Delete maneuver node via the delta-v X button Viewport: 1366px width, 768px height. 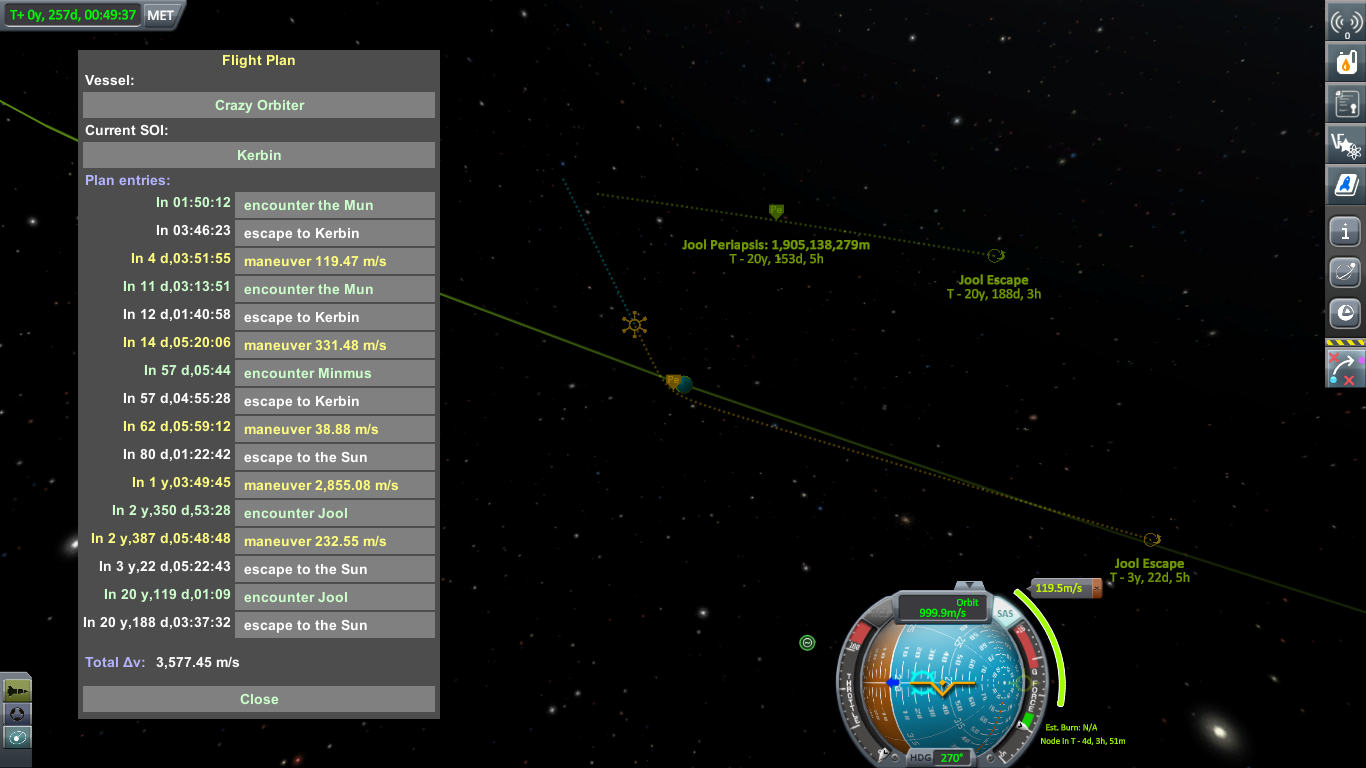tap(1096, 588)
